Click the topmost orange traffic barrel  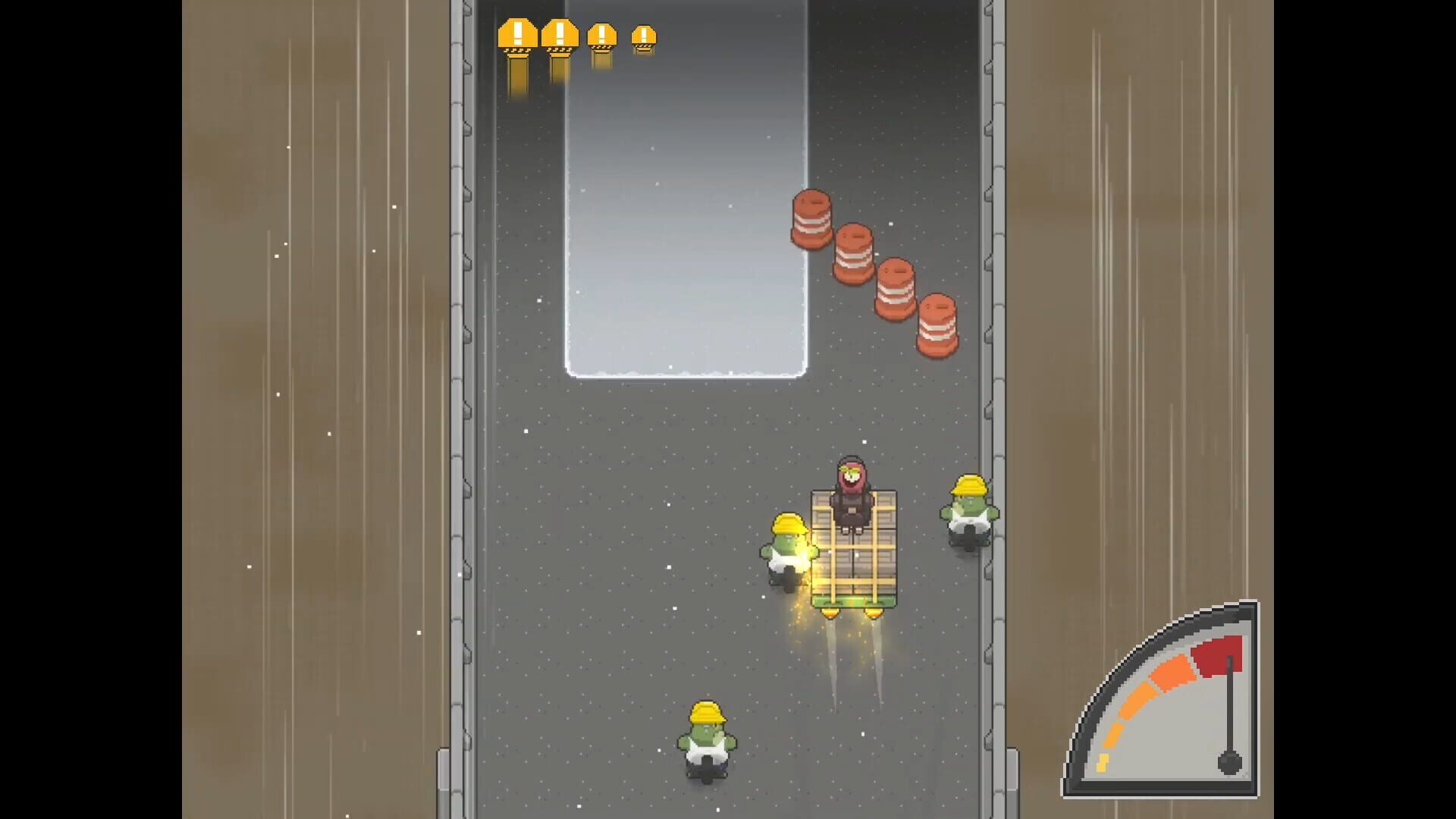point(811,220)
